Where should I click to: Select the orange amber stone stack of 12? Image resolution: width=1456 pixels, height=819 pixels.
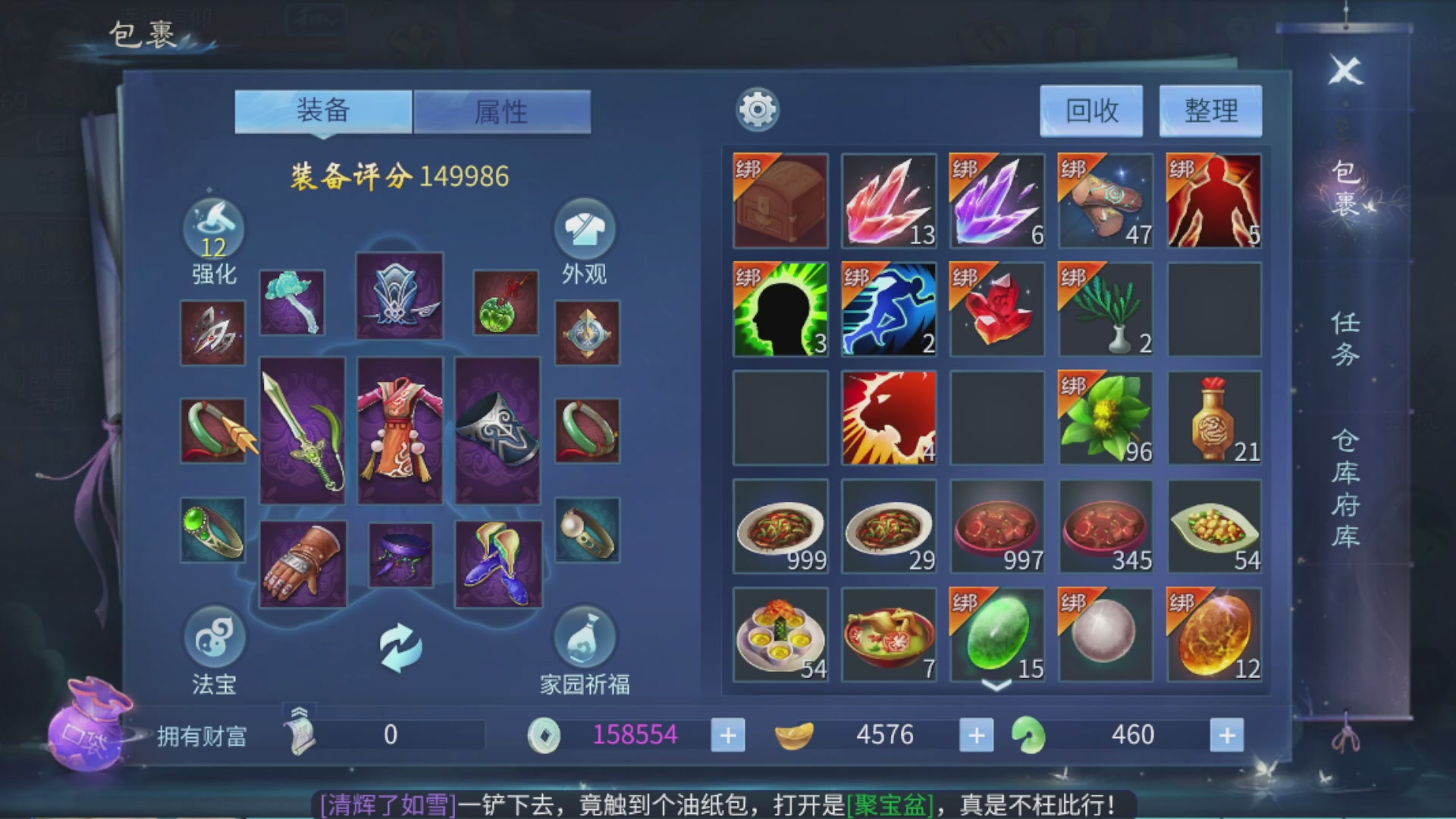point(1214,635)
